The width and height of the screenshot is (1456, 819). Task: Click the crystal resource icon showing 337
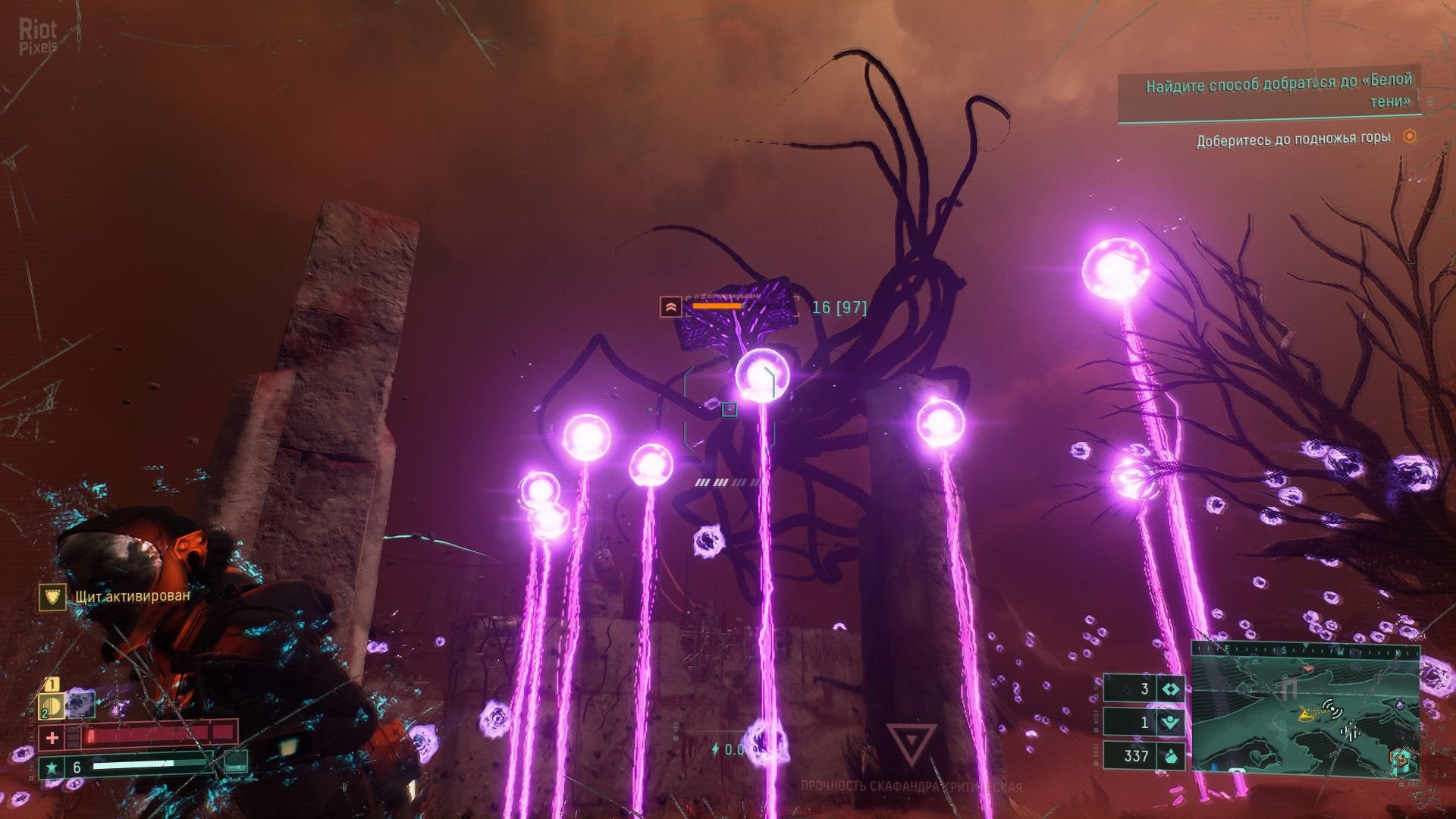(1171, 755)
